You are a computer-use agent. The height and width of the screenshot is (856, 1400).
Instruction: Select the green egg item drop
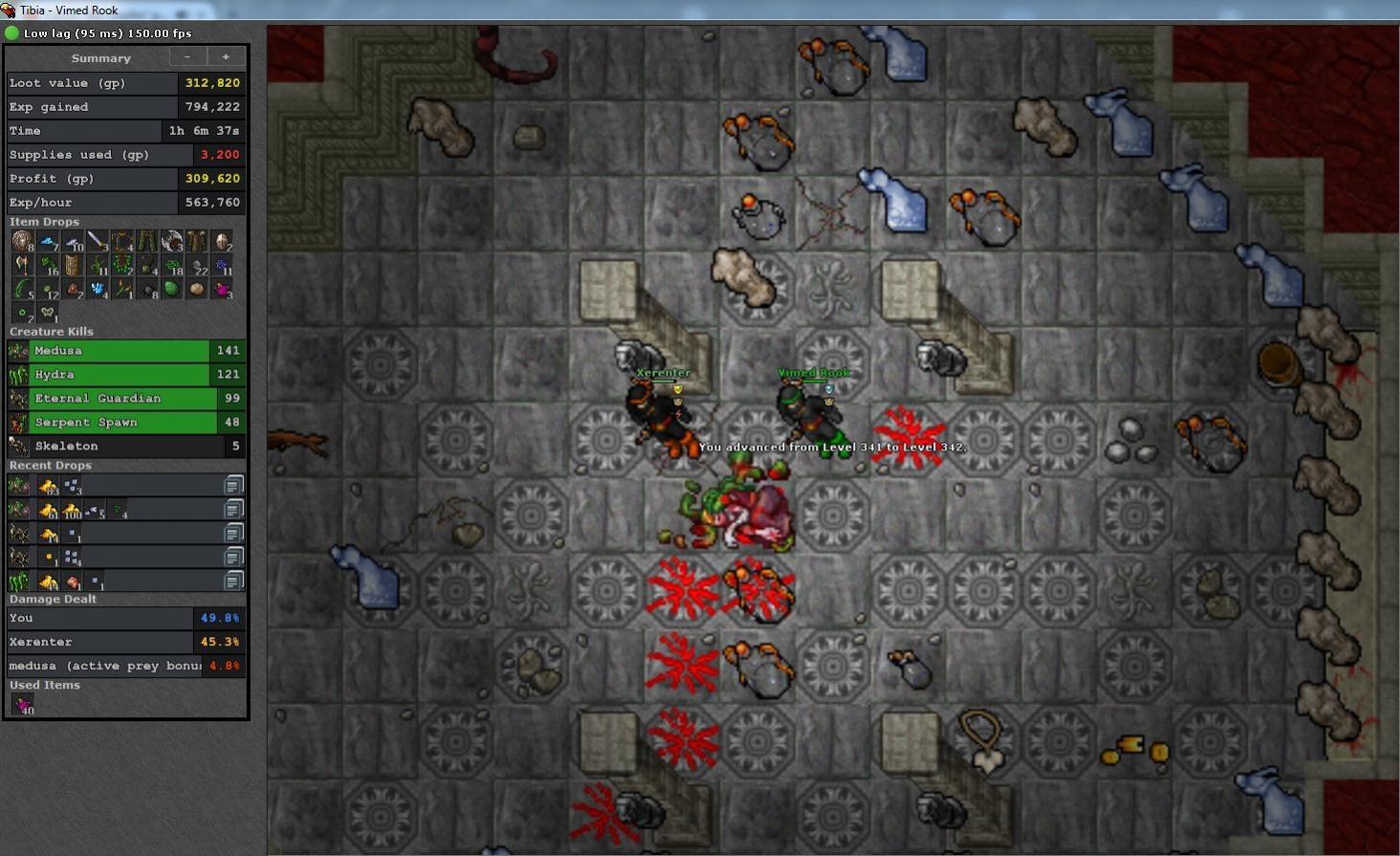[x=172, y=289]
